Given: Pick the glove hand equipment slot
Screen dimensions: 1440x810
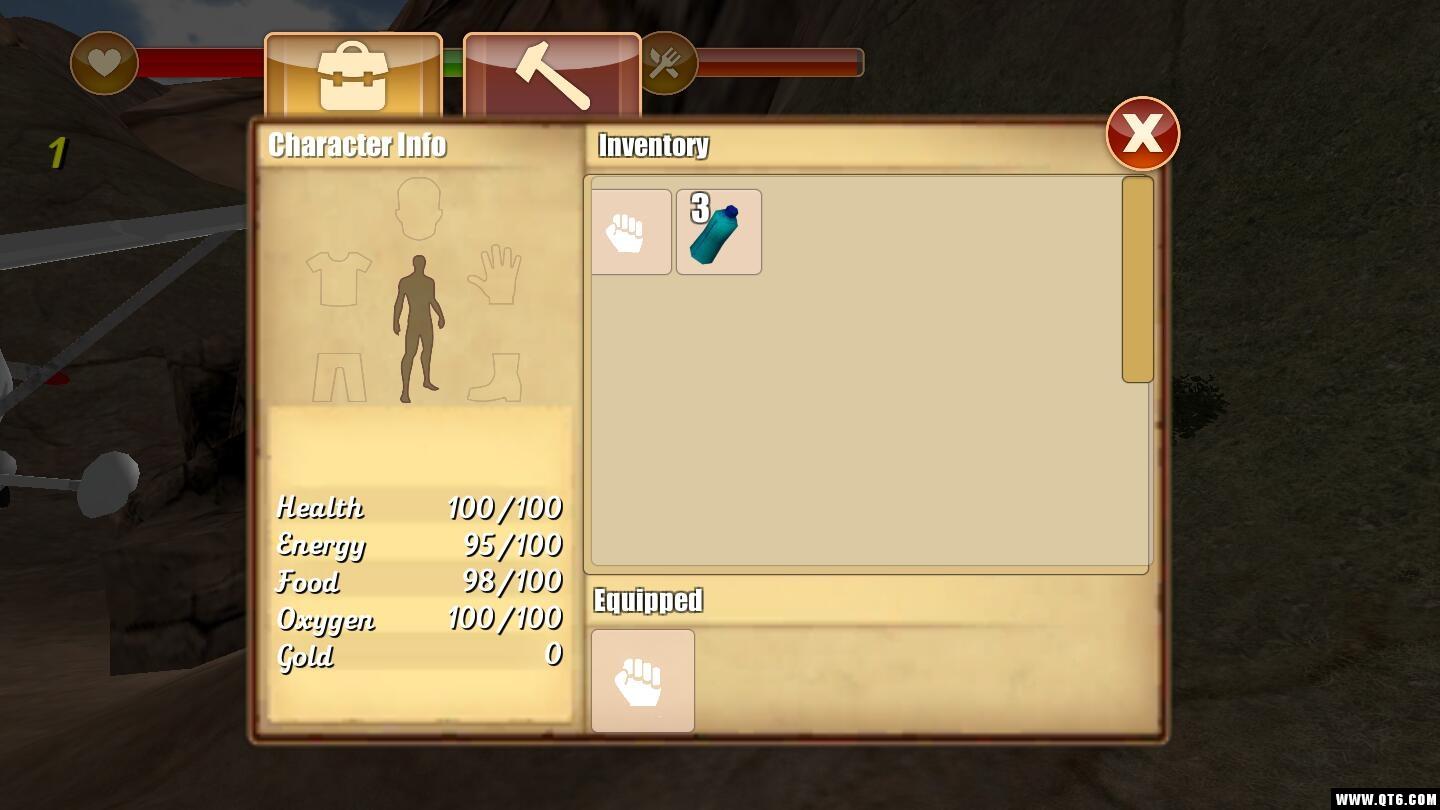Looking at the screenshot, I should [x=495, y=275].
